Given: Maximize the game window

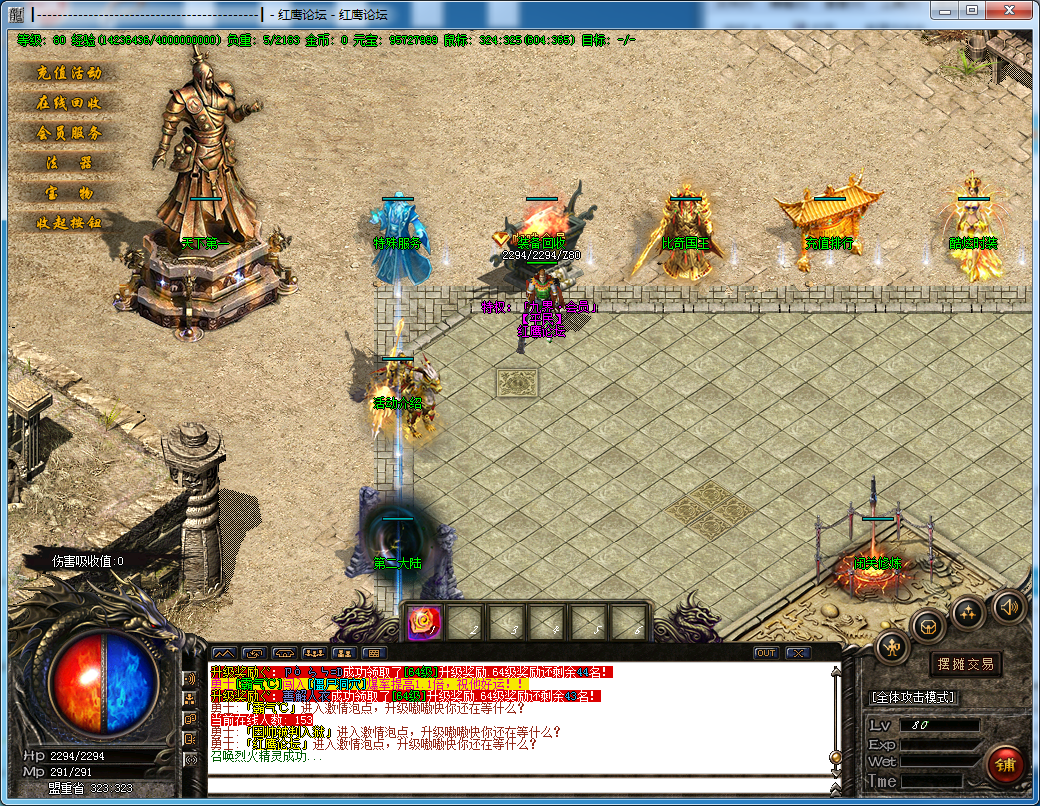Looking at the screenshot, I should pyautogui.click(x=971, y=9).
